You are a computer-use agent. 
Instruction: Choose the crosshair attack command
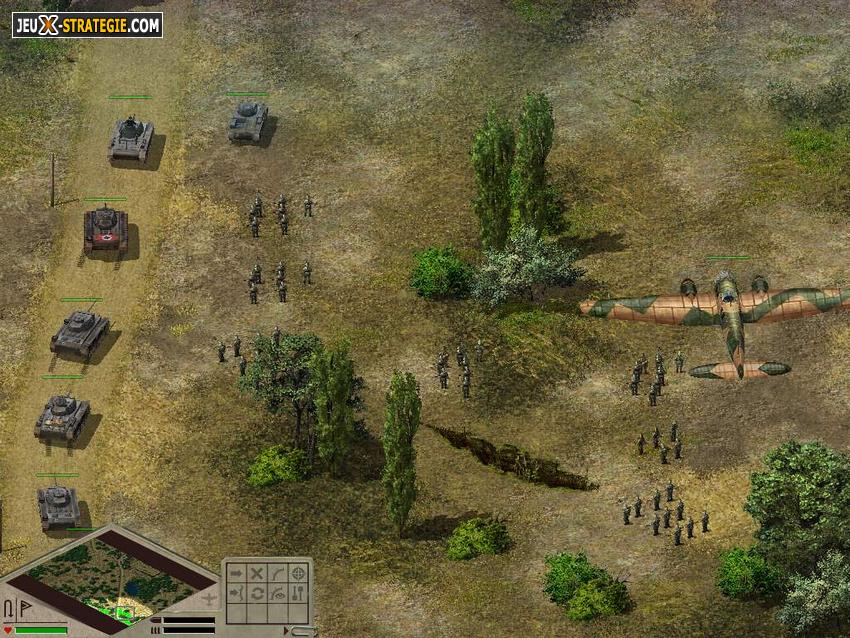298,573
